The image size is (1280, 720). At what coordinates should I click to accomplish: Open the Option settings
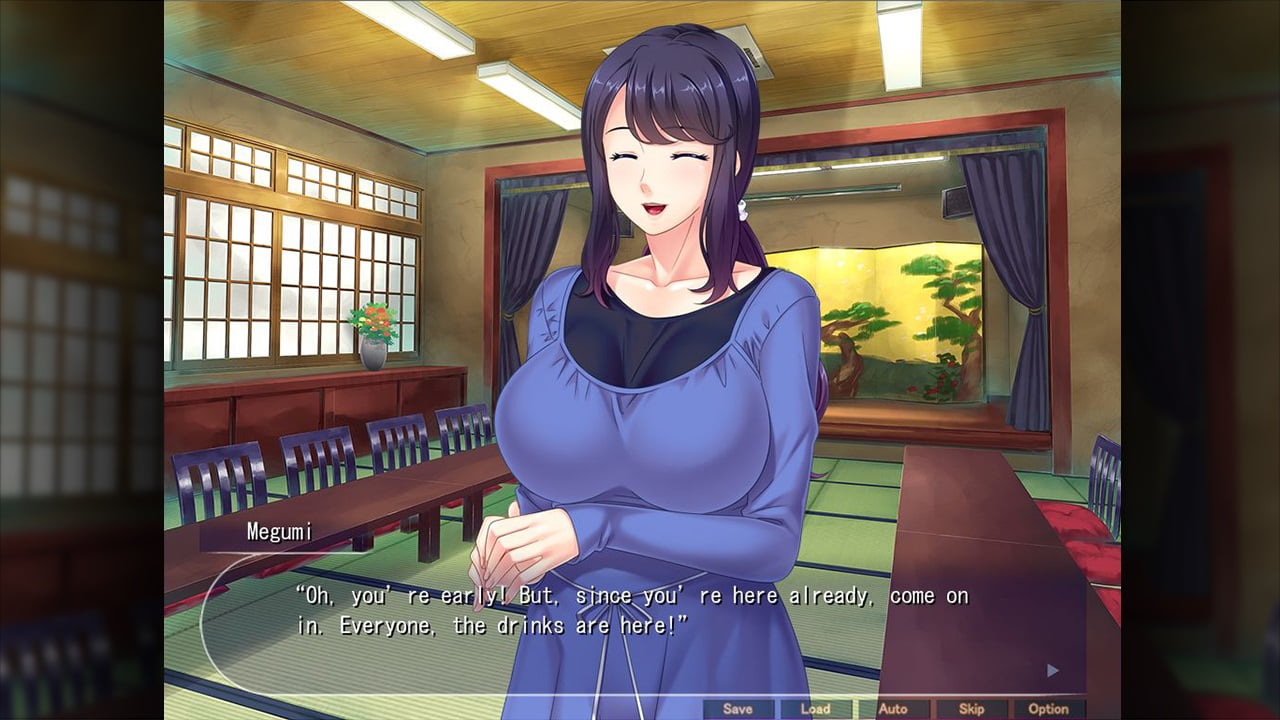coord(1049,709)
